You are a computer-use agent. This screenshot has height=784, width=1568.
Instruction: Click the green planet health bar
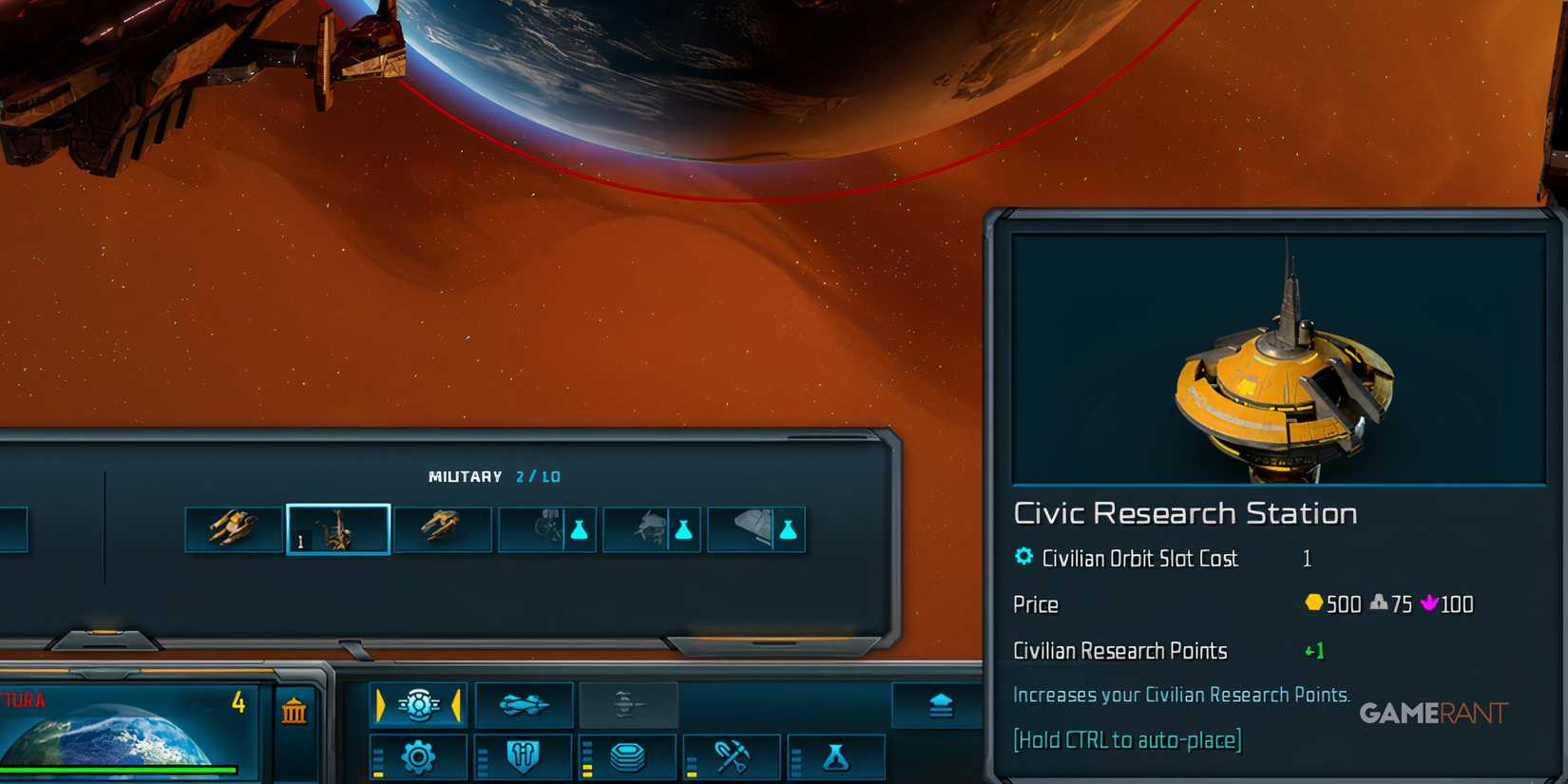(119, 768)
